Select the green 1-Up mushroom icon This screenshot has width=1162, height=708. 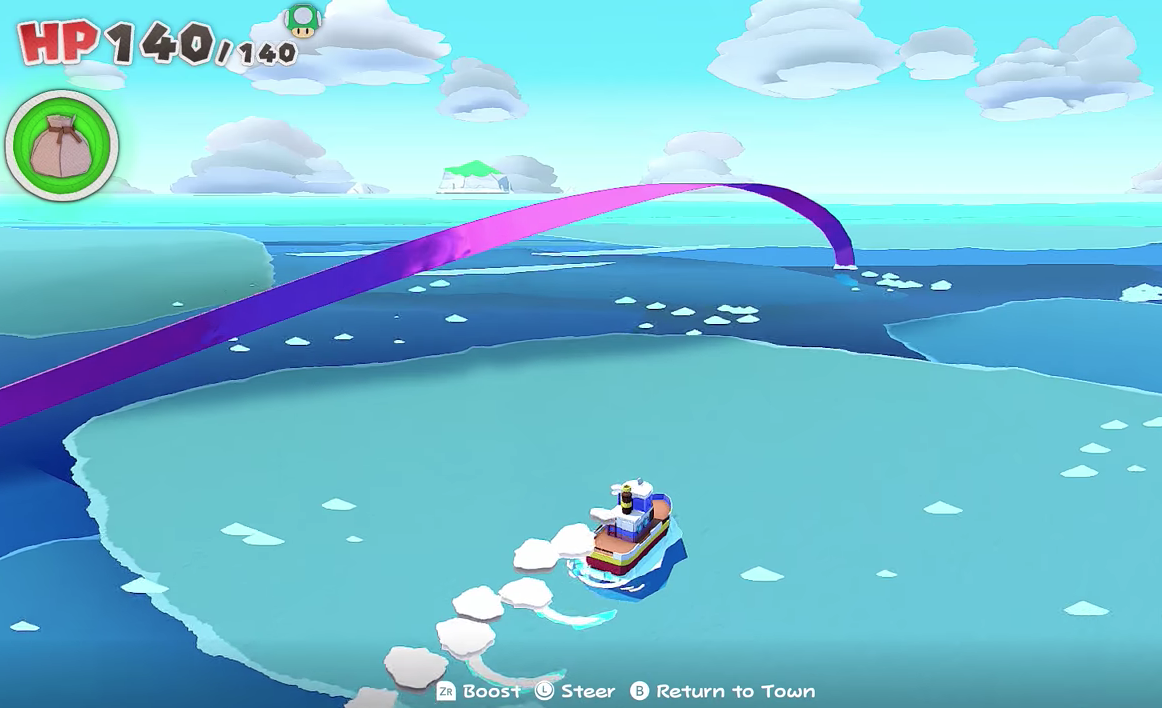tap(302, 20)
